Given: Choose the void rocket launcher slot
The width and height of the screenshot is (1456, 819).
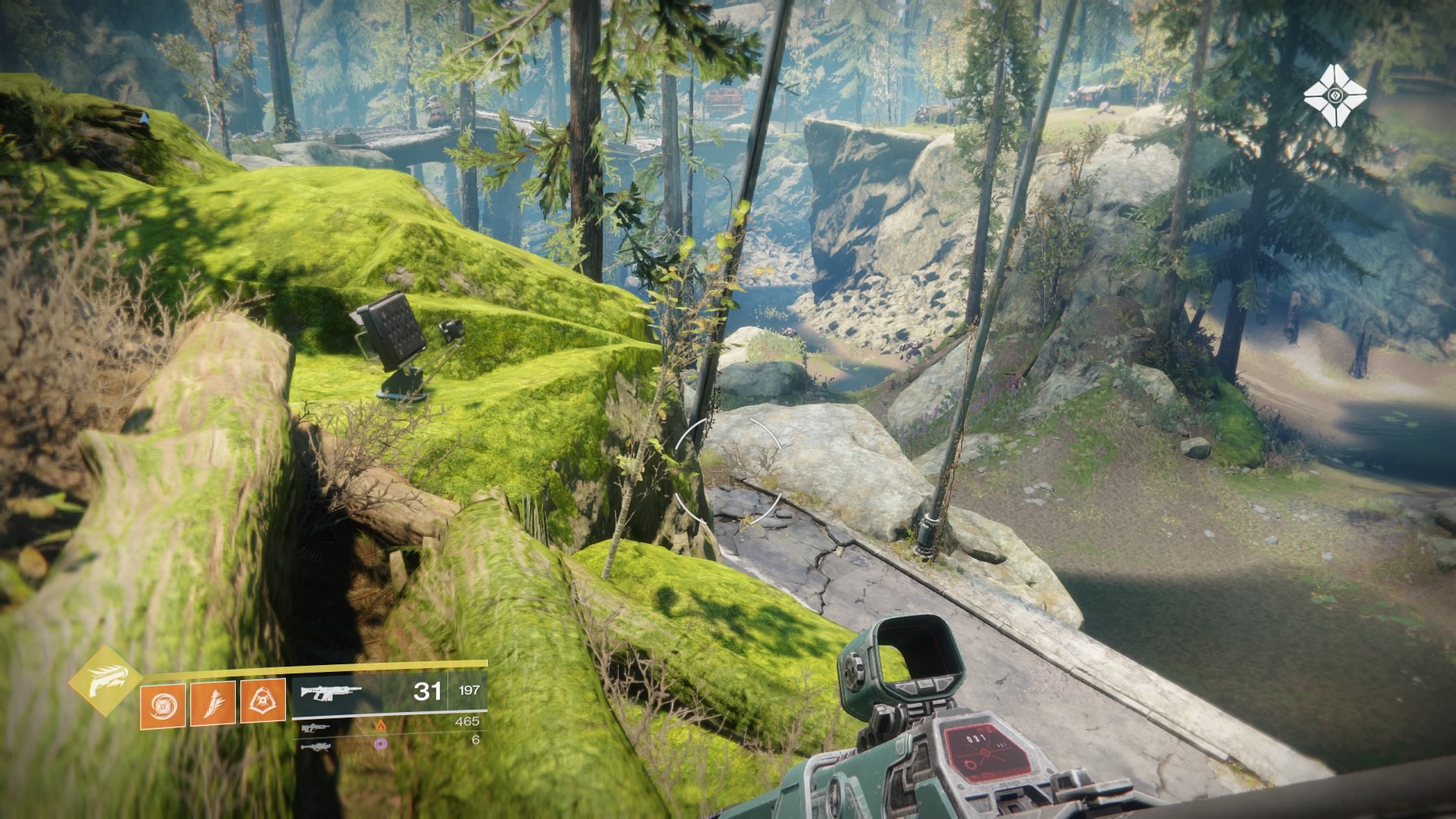Looking at the screenshot, I should click(x=315, y=745).
